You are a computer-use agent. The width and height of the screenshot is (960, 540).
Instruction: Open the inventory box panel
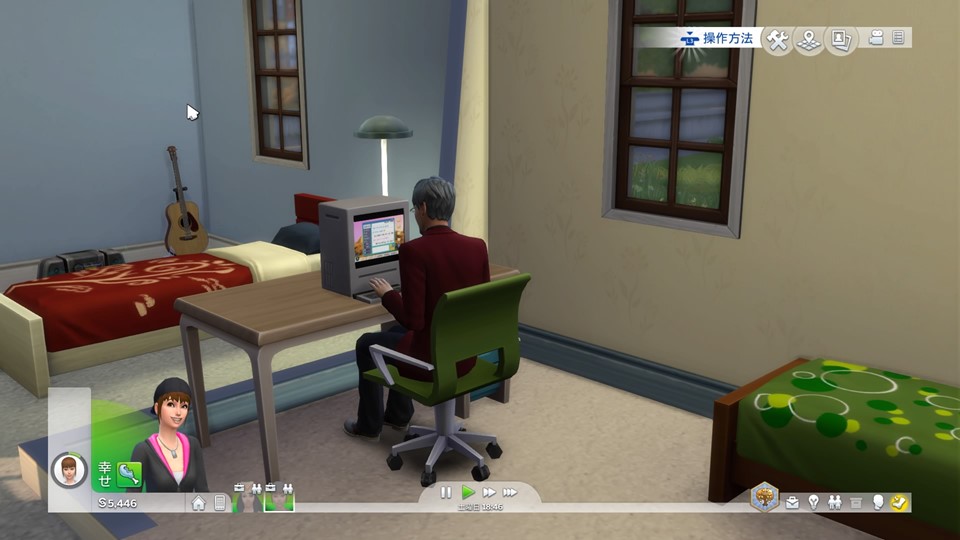pos(855,503)
